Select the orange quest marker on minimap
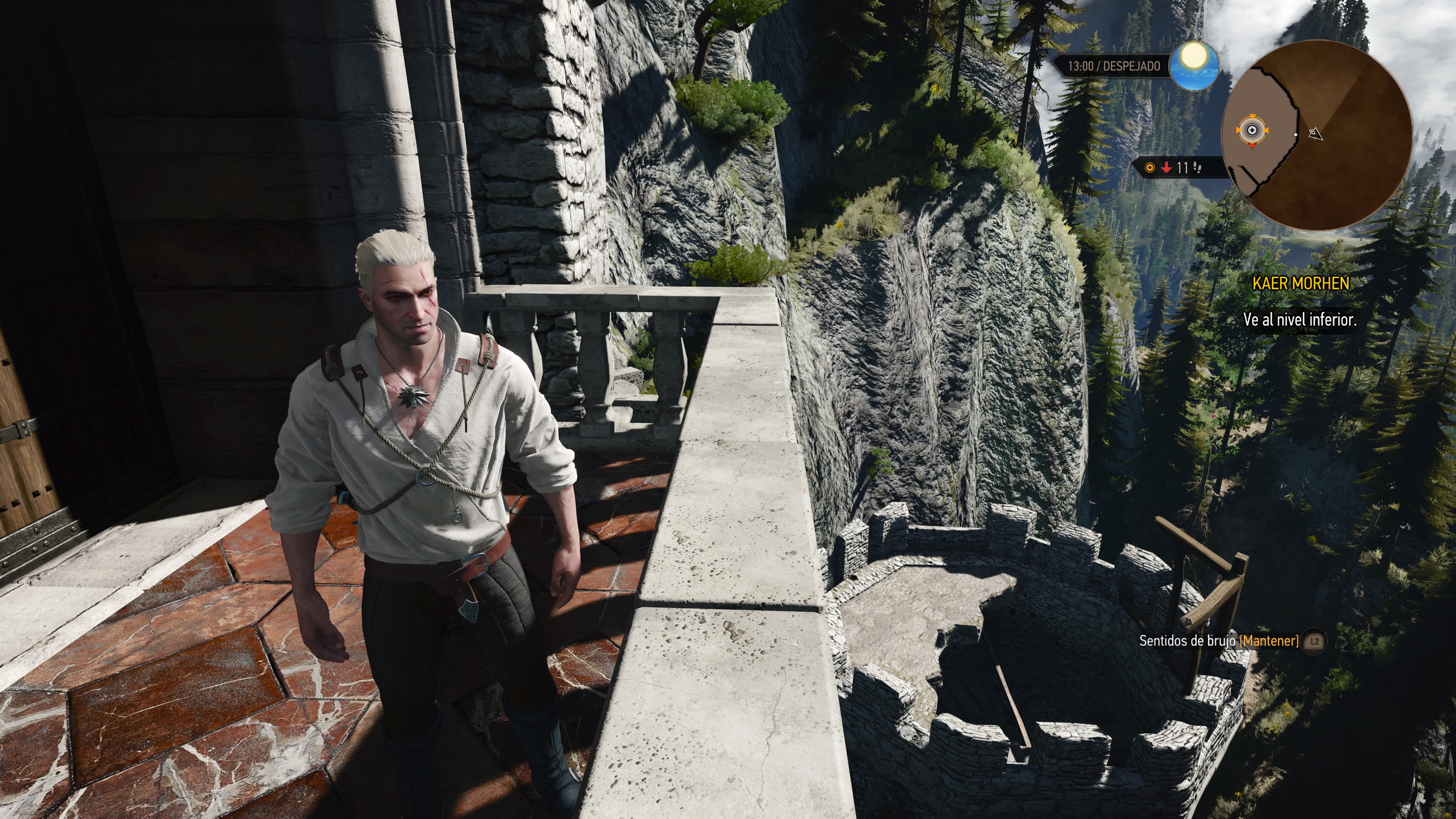 [x=1252, y=132]
